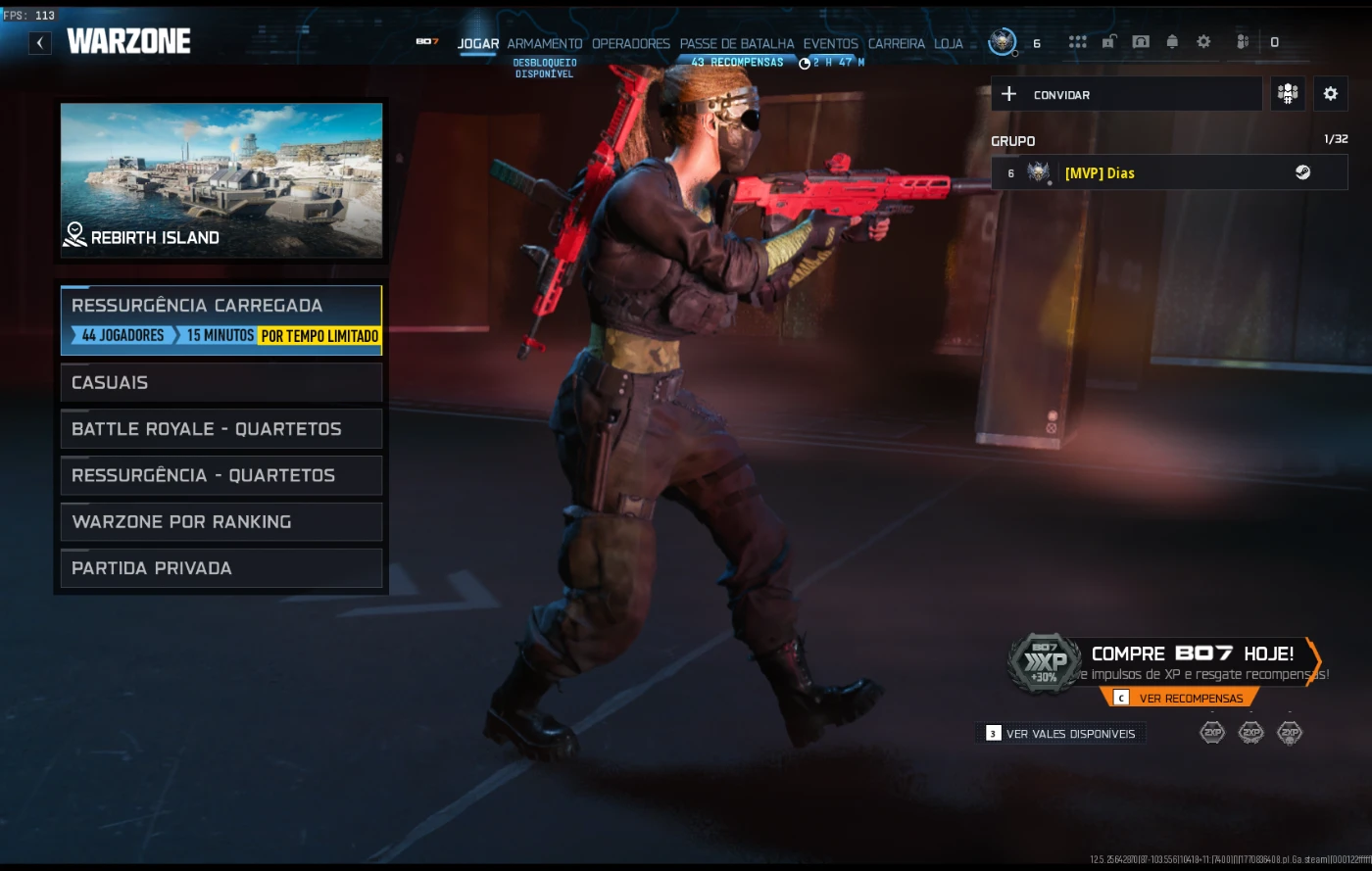
Task: Click Ver Recompensas on BO7 promo
Action: 1180,698
